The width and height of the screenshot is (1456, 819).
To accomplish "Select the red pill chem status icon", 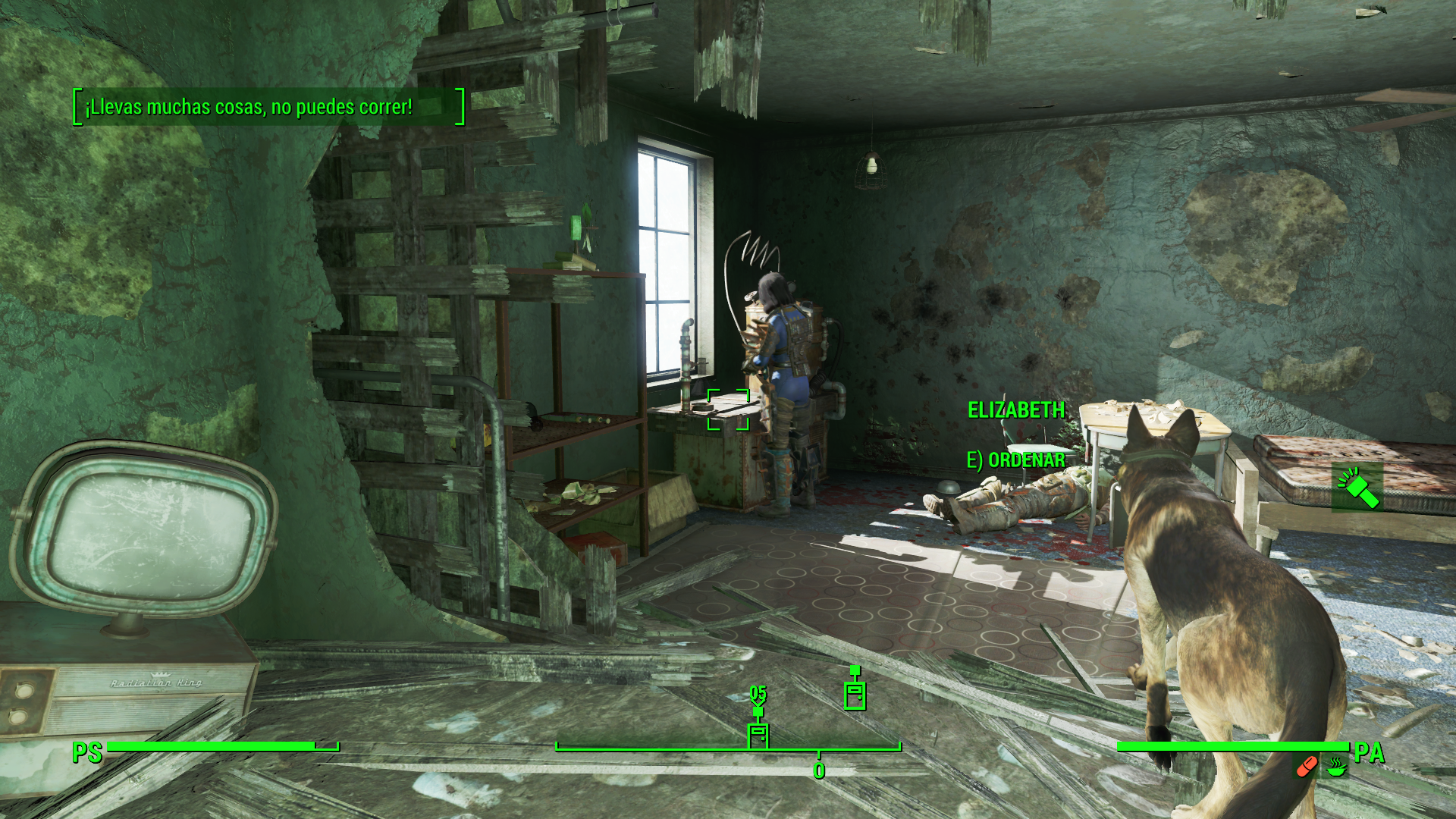I will (x=1306, y=767).
